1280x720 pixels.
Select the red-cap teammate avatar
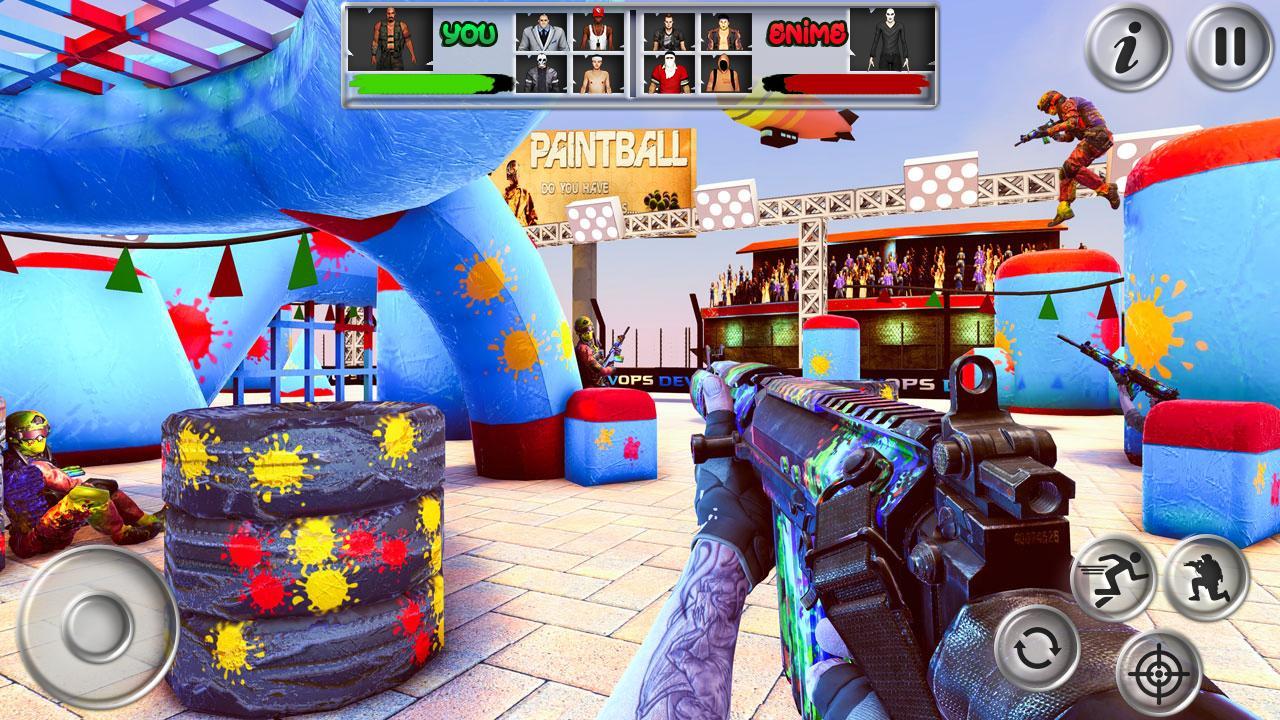(x=599, y=33)
